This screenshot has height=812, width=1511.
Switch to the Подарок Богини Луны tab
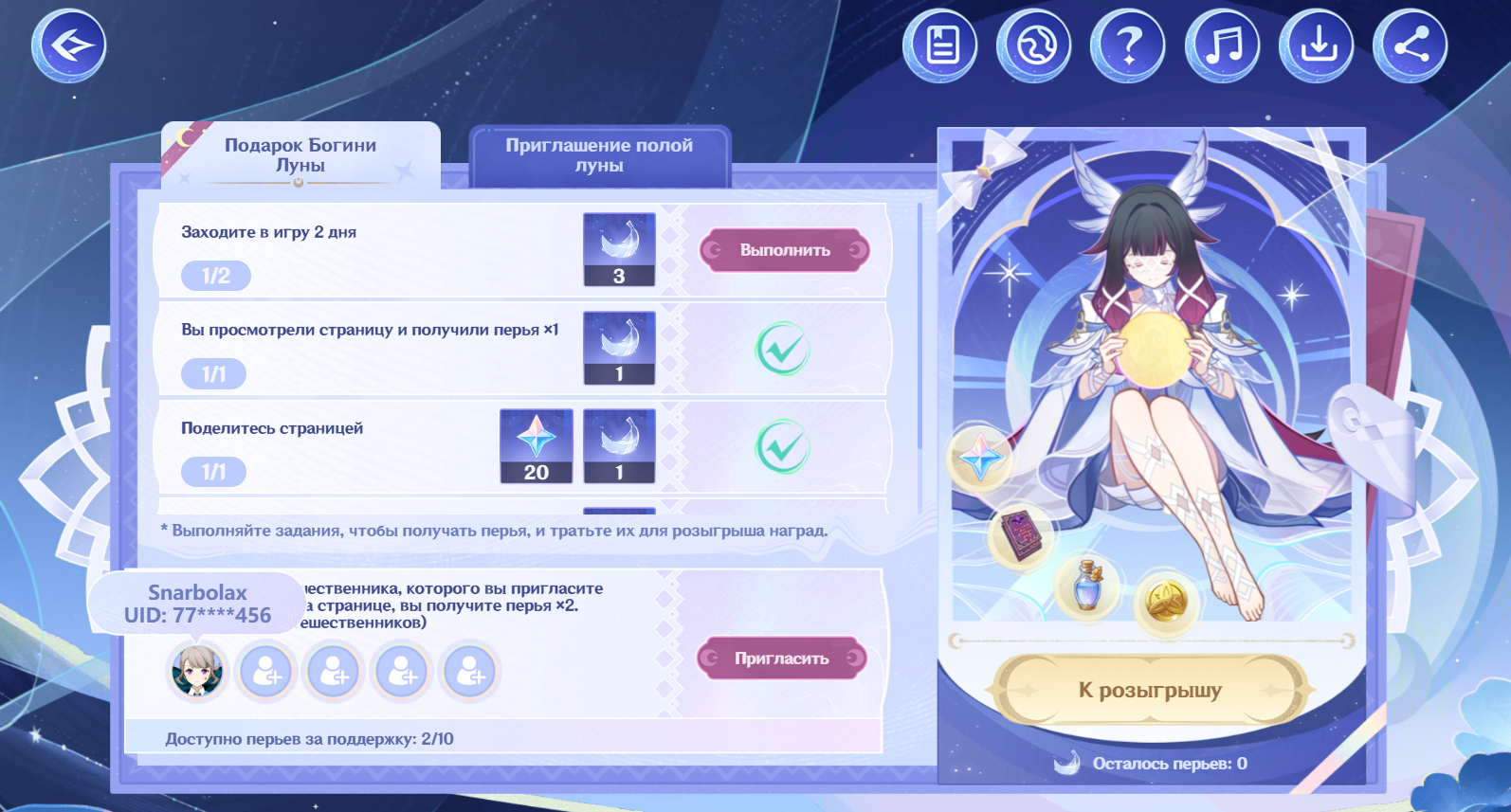[x=300, y=155]
